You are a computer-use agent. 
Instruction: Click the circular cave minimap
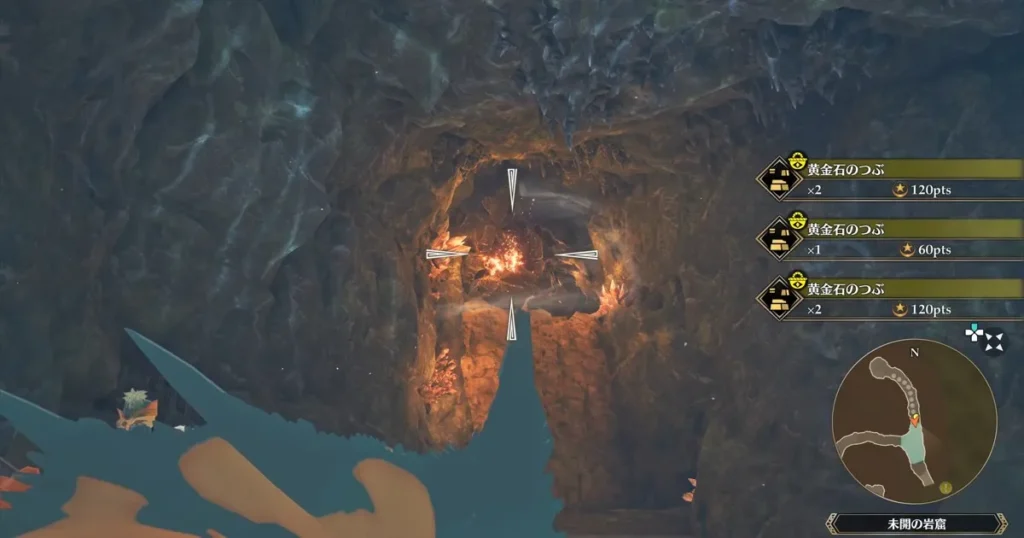(x=914, y=421)
